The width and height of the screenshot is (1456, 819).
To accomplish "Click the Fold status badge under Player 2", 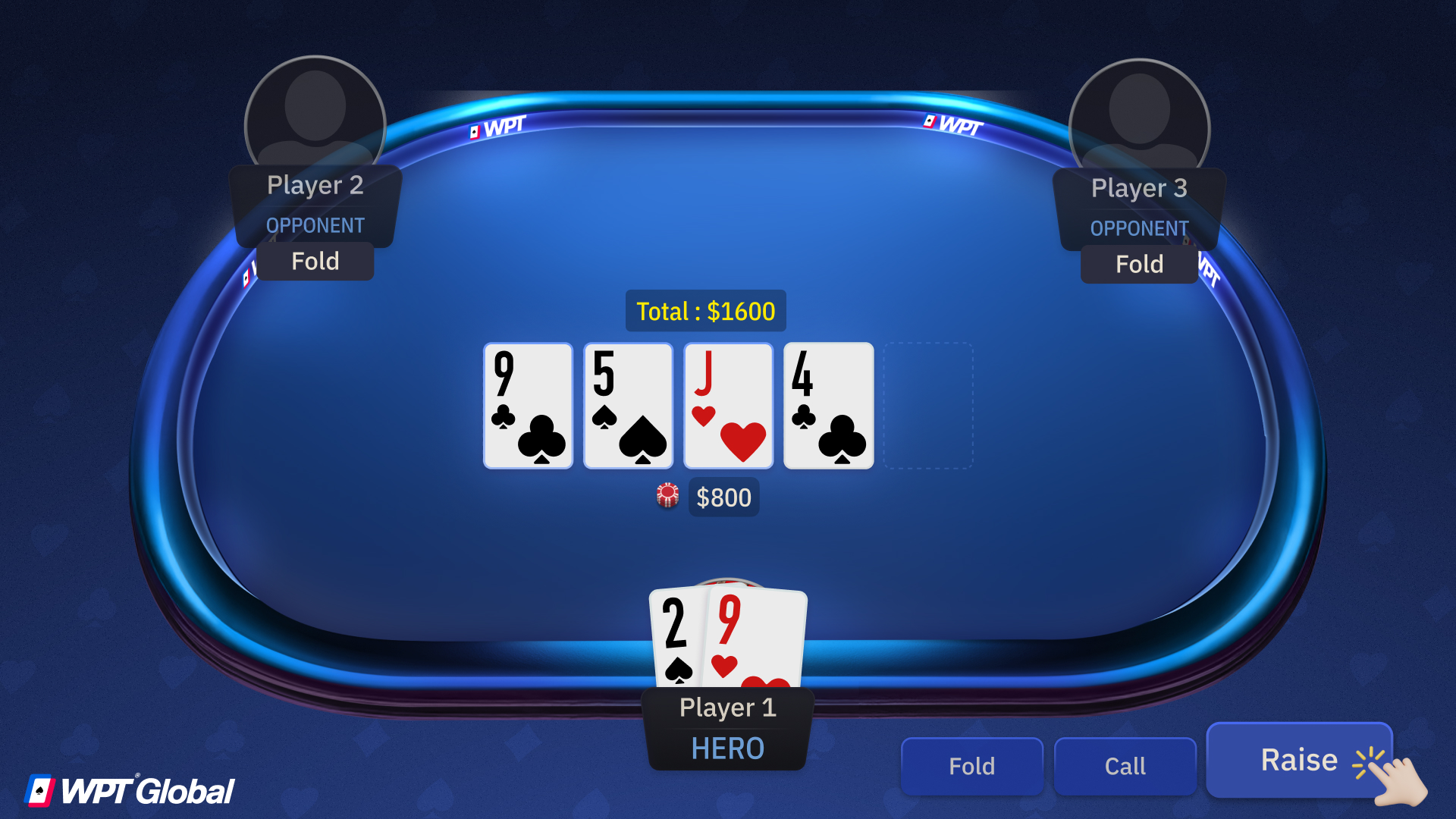I will click(x=315, y=261).
